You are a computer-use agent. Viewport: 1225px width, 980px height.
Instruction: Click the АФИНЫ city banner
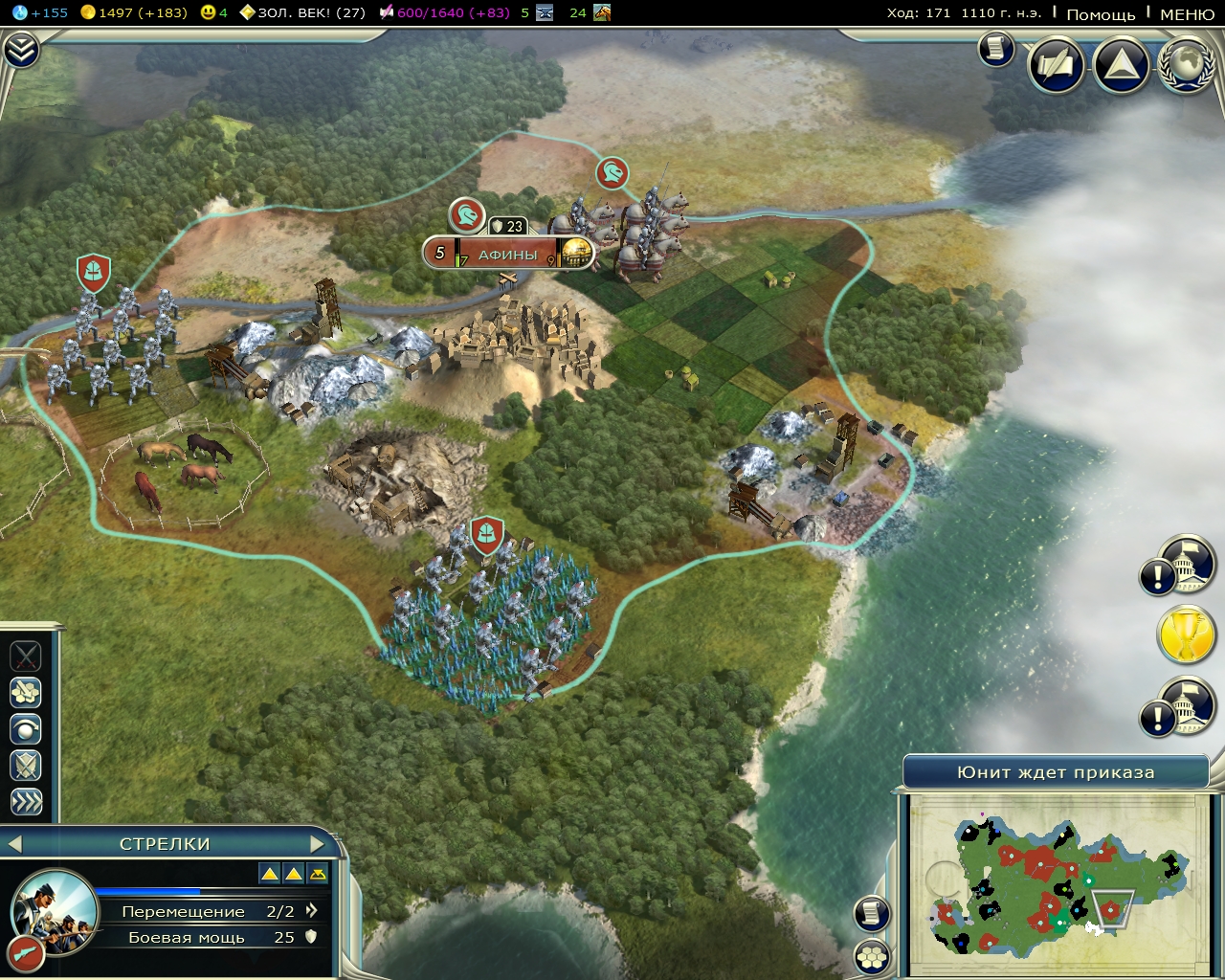510,253
